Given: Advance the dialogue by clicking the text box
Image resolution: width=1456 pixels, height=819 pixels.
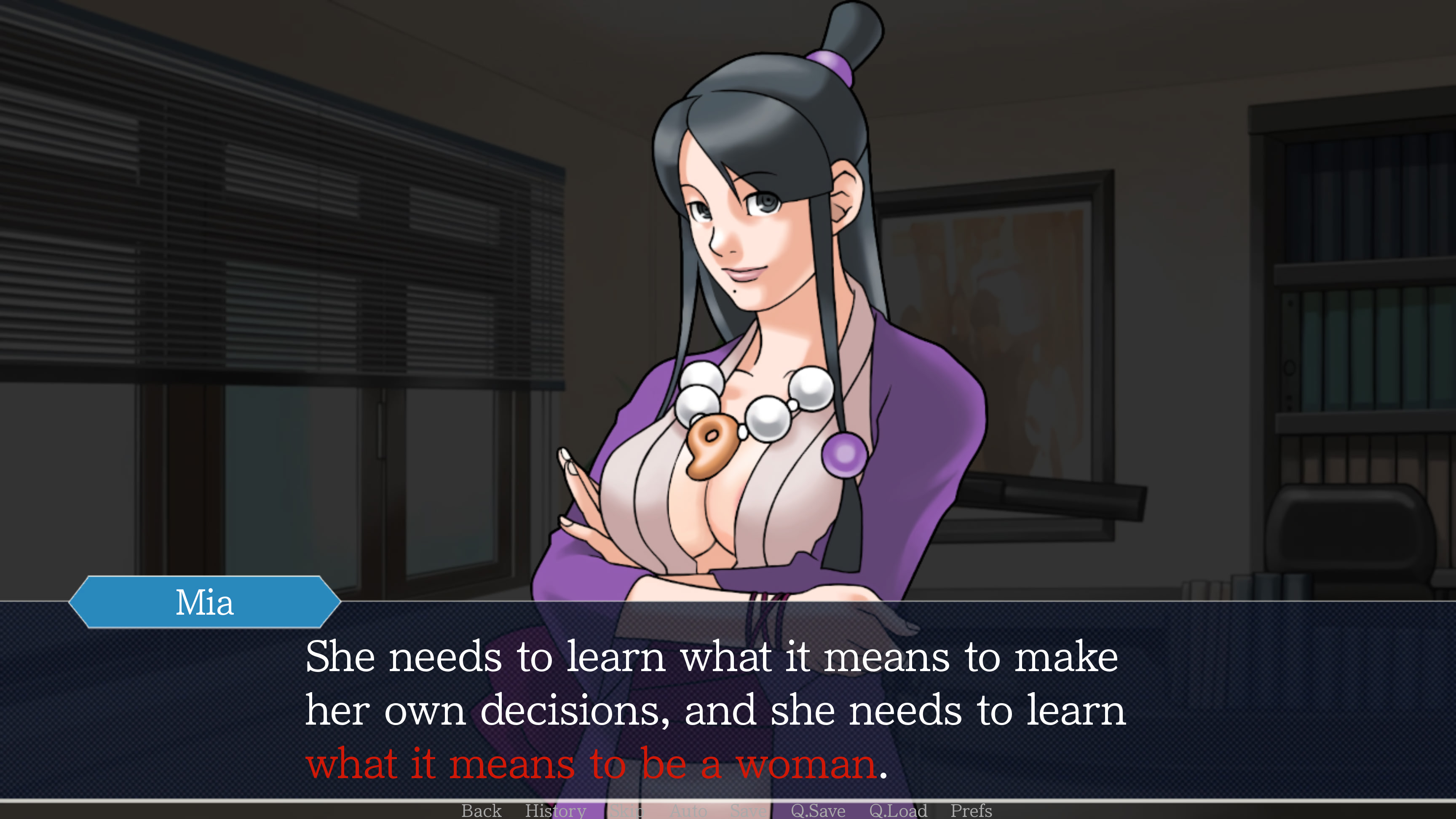Looking at the screenshot, I should (728, 707).
